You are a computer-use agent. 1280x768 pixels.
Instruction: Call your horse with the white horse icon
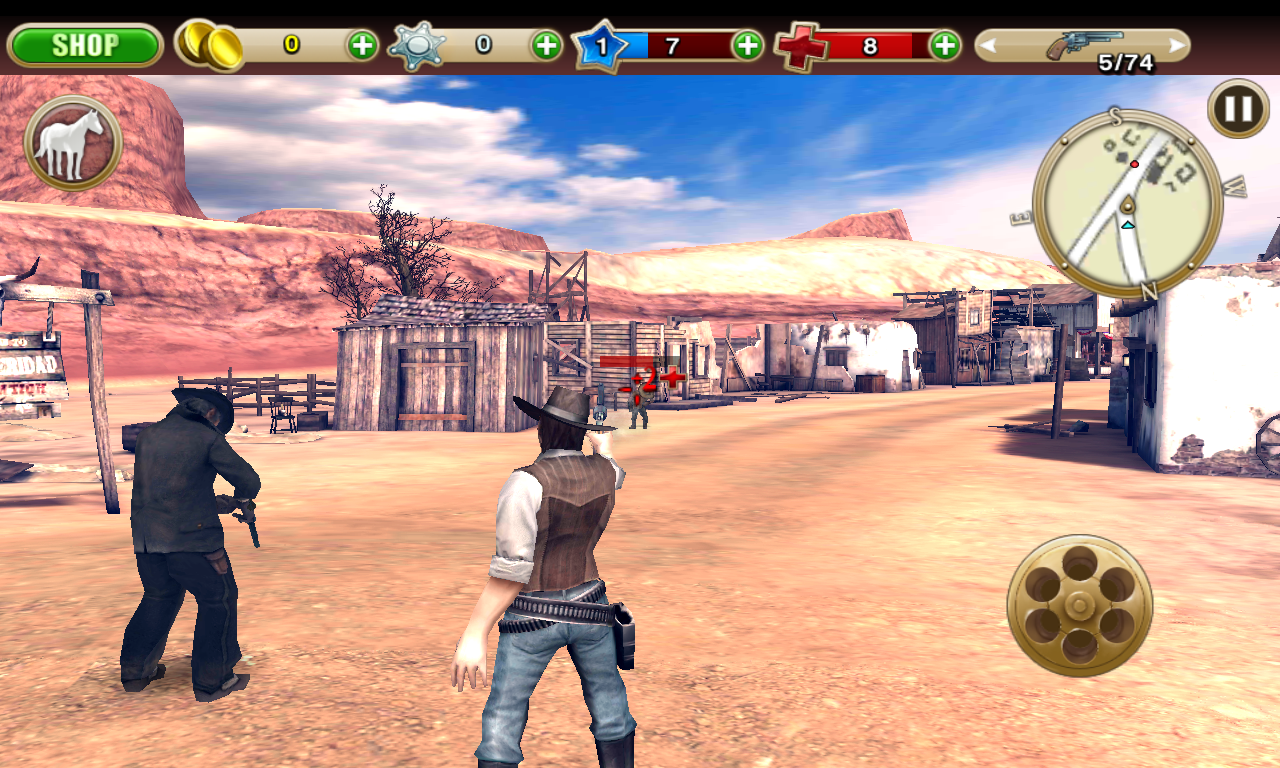[x=72, y=143]
